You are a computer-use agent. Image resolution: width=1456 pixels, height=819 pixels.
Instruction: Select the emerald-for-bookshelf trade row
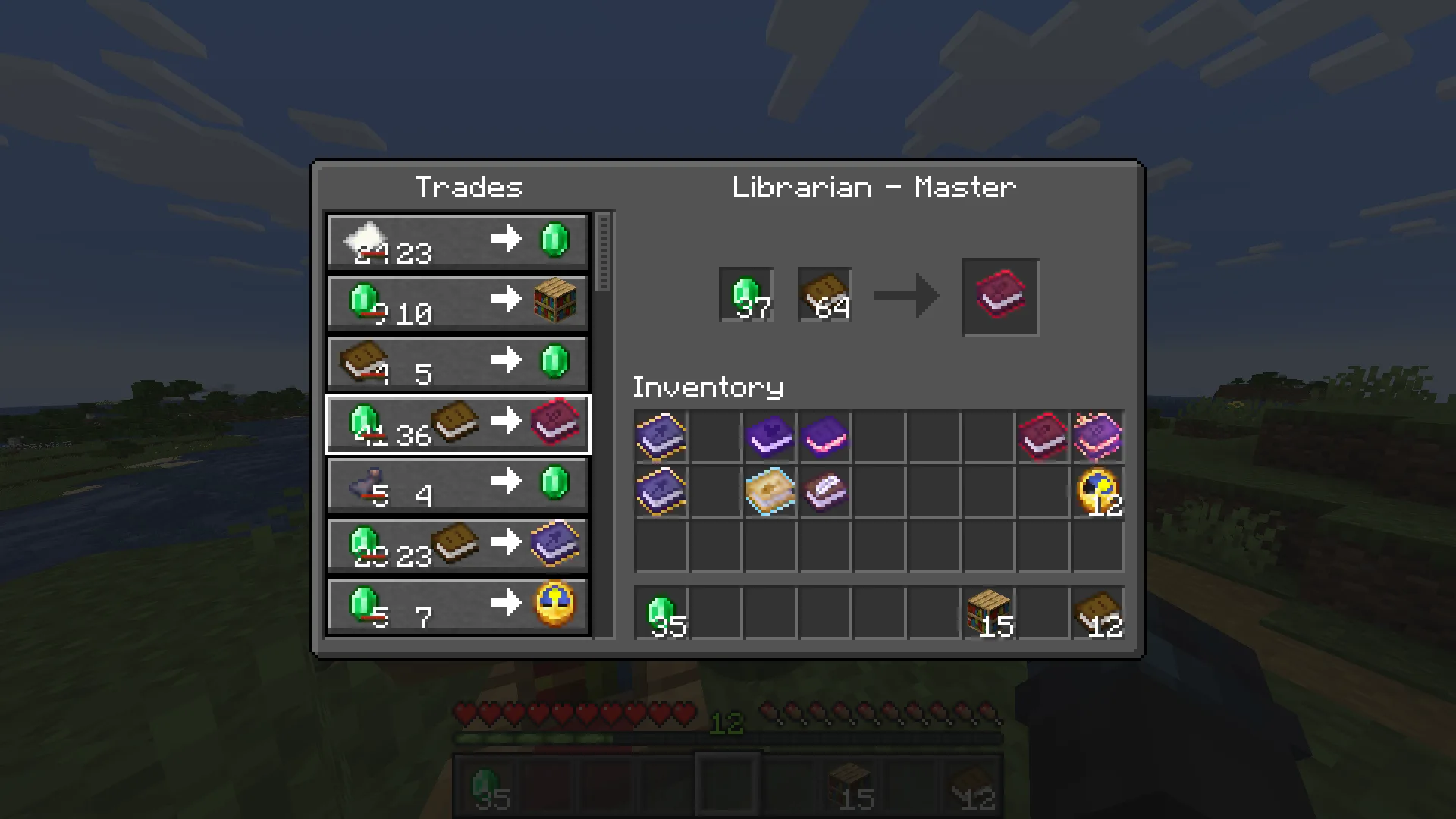pyautogui.click(x=457, y=302)
